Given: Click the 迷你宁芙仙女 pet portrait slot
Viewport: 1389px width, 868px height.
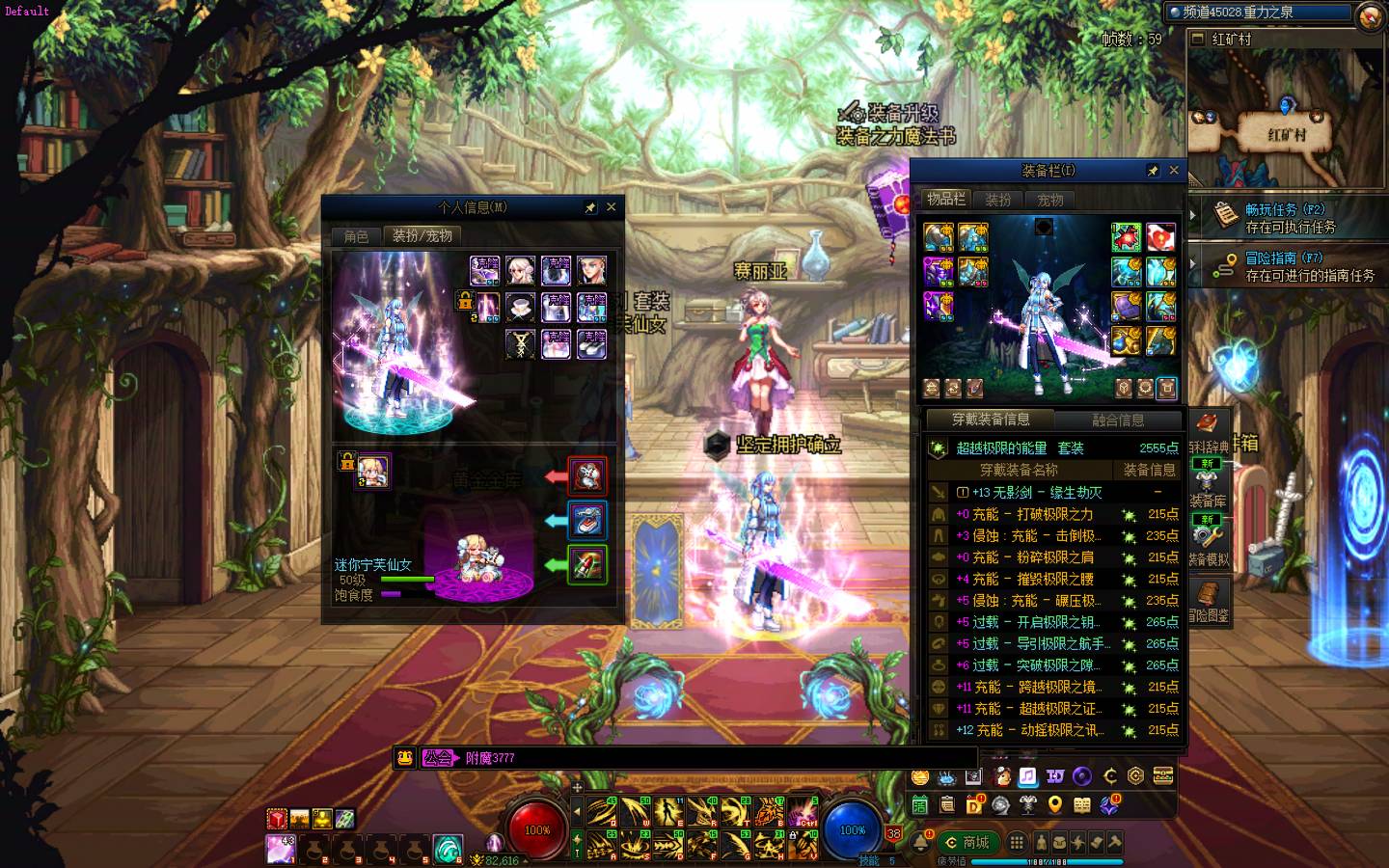Looking at the screenshot, I should [x=372, y=471].
